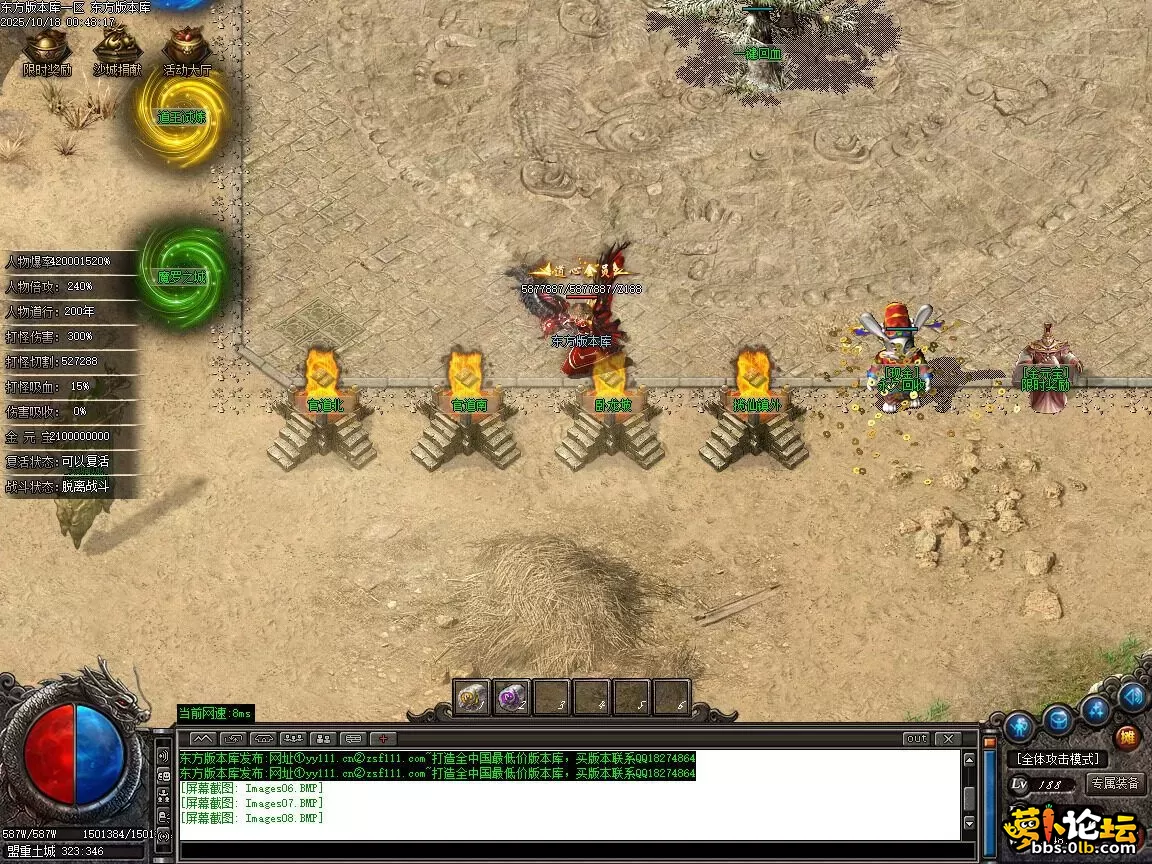Open the blue cube bag button
Viewport: 1152px width, 864px height.
(1057, 718)
